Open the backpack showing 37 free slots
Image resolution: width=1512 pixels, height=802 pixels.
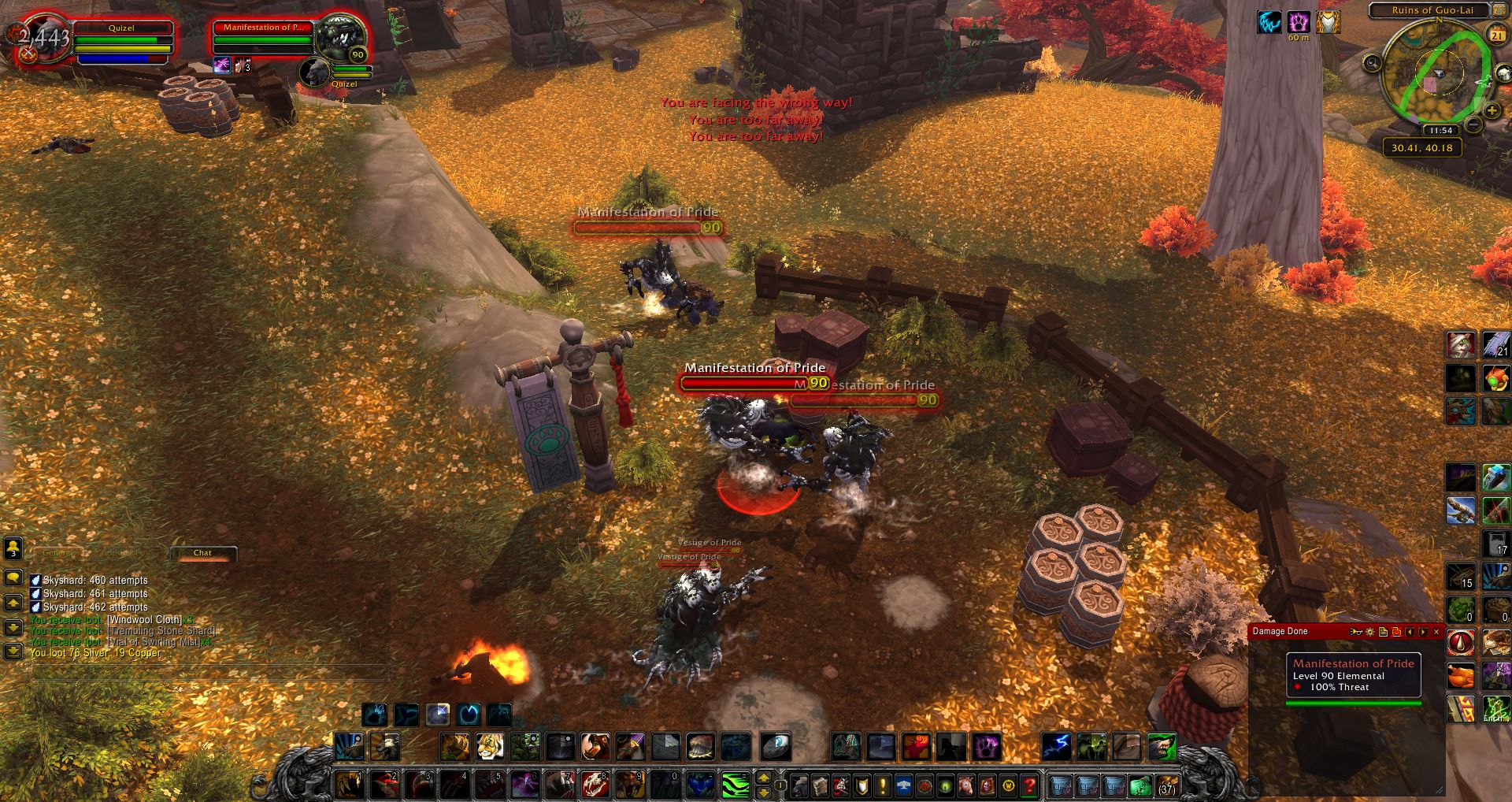click(1166, 785)
